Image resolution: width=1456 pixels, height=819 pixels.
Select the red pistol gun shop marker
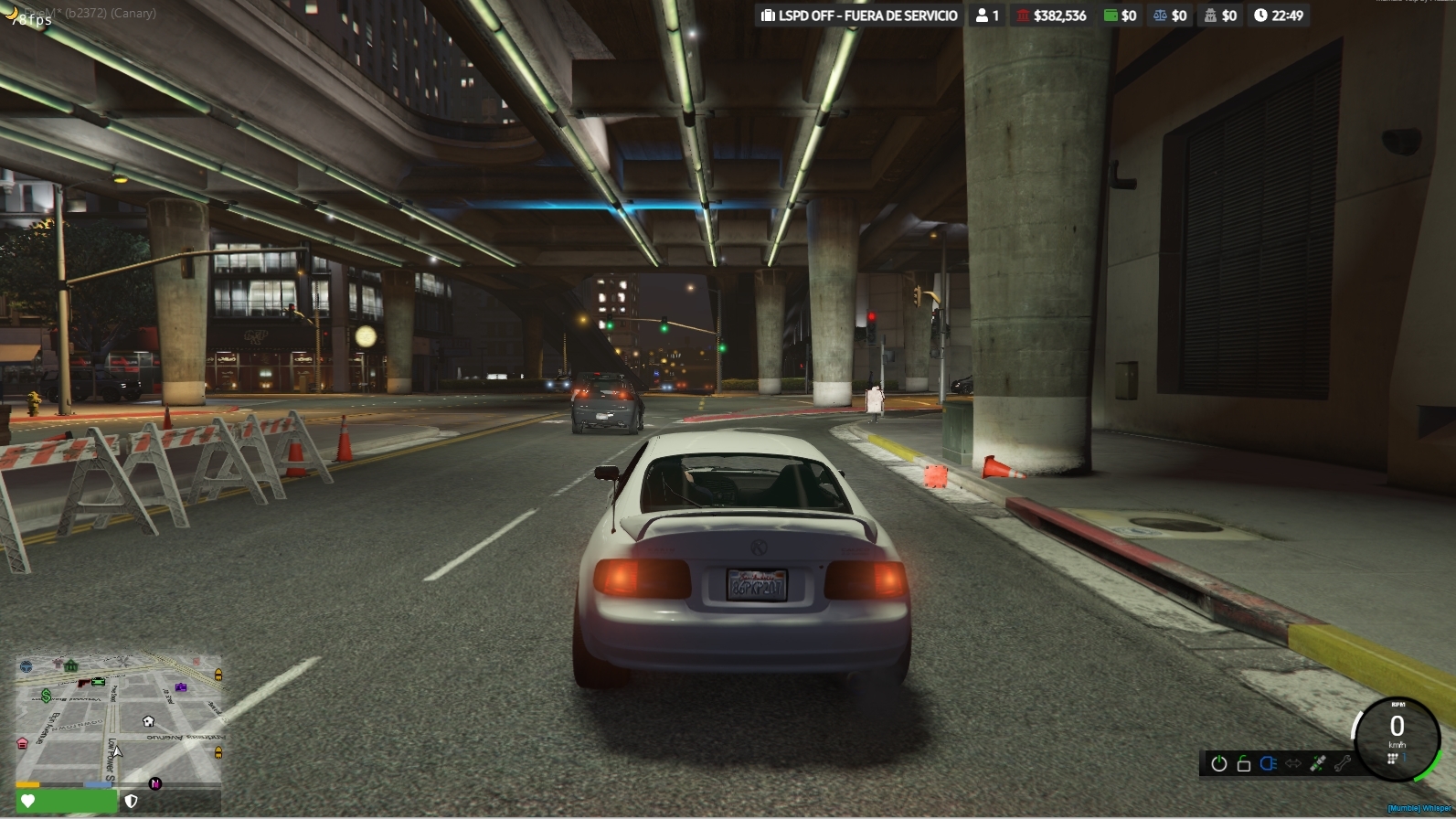click(x=83, y=683)
